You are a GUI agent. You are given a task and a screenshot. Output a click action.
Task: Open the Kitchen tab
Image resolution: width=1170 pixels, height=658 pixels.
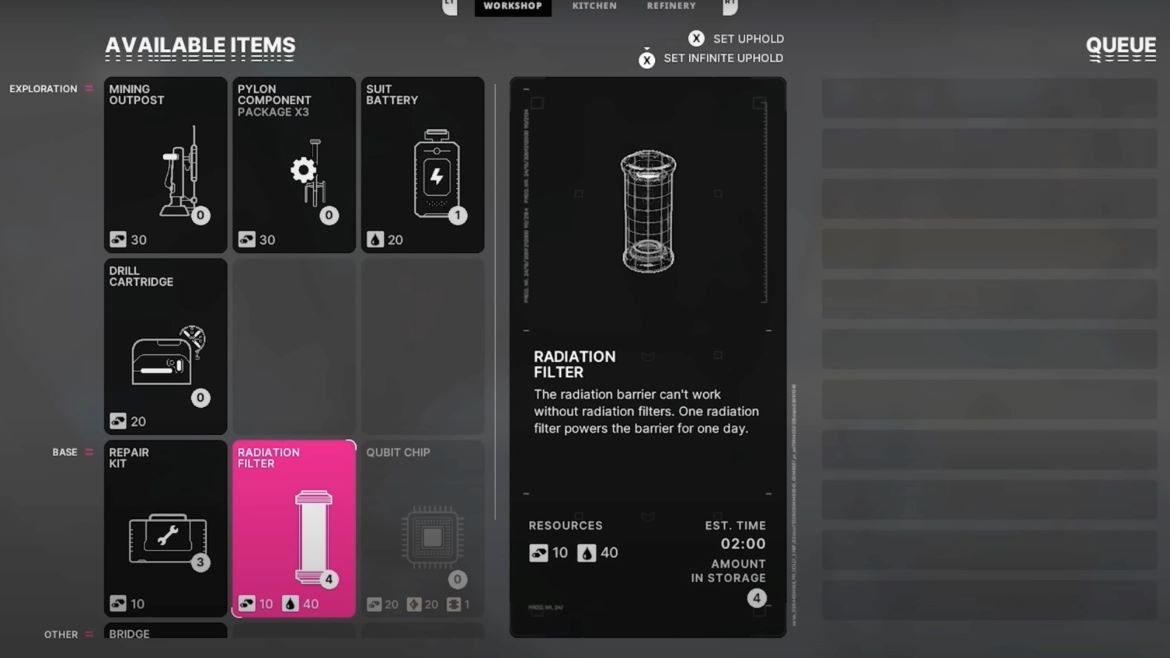594,7
